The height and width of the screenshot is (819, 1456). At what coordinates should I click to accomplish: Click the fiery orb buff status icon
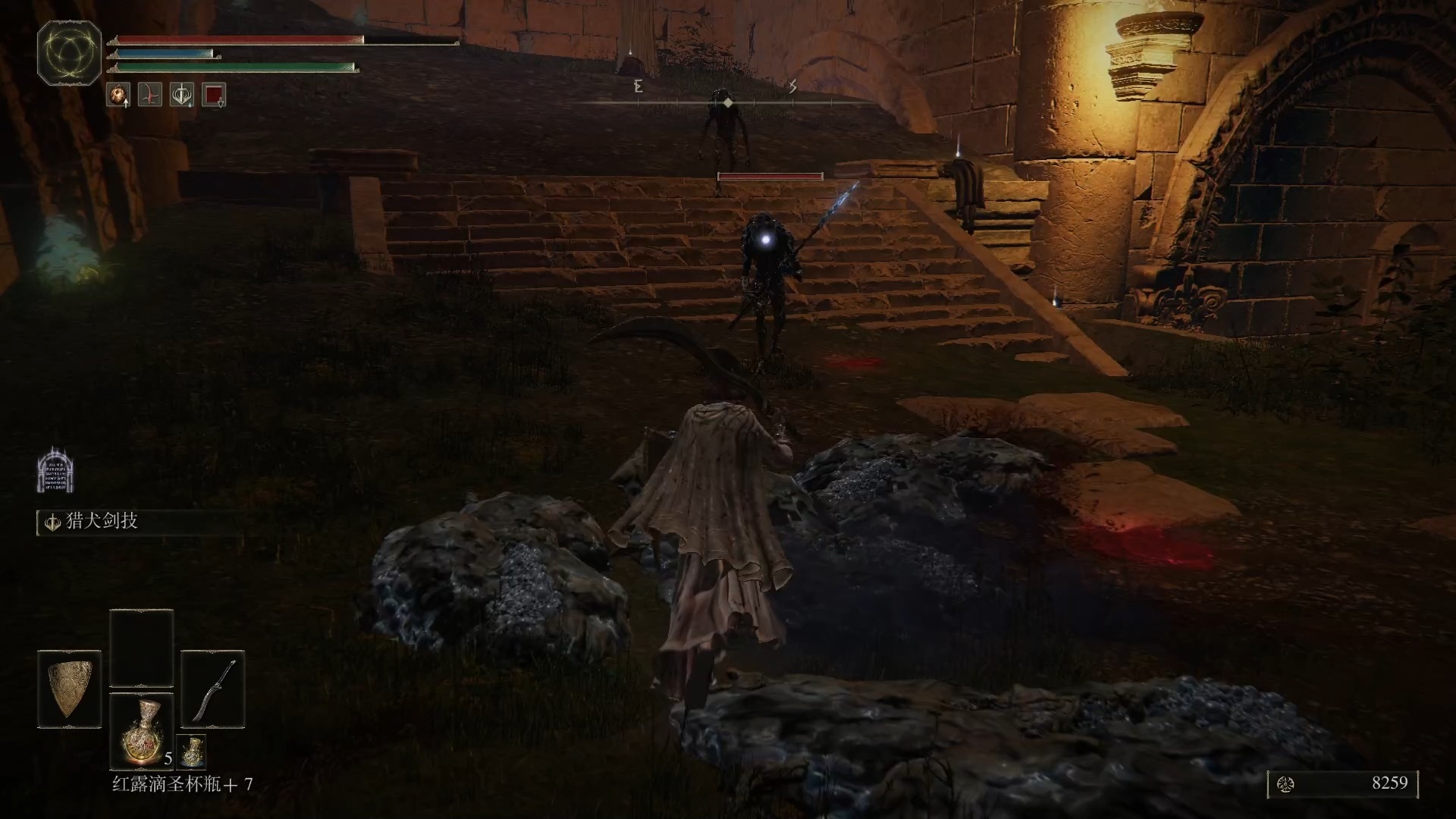click(x=118, y=95)
